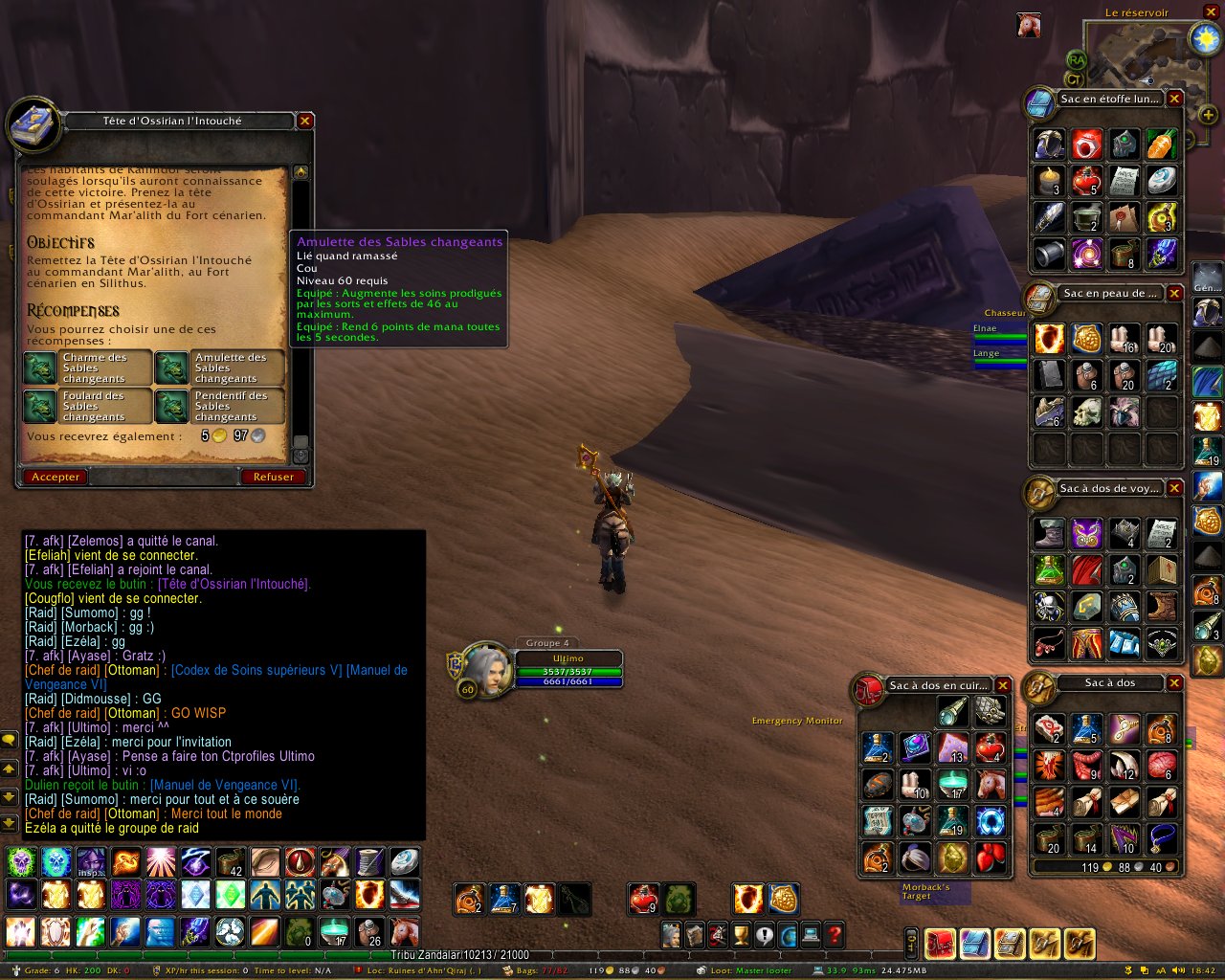This screenshot has width=1225, height=980.
Task: Zoom in the minimap with the plus button
Action: point(1208,115)
